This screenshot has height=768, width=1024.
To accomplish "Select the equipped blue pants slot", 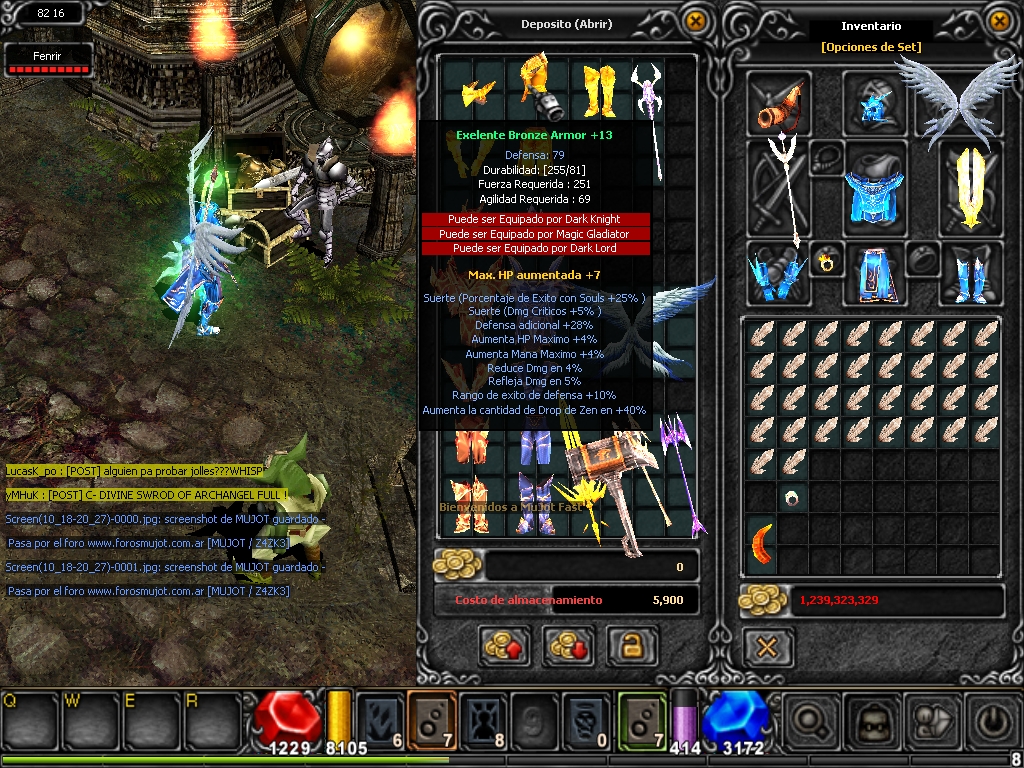I will 874,274.
